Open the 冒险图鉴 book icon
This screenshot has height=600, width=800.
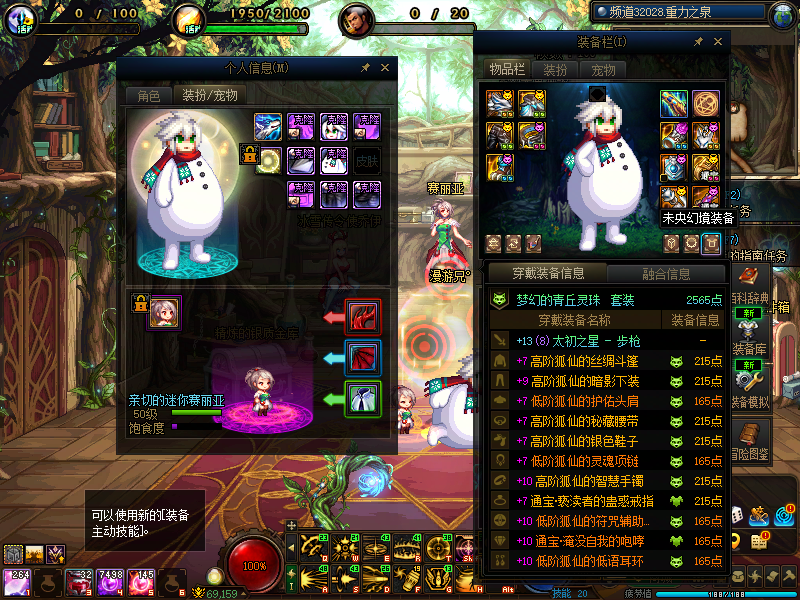click(748, 434)
